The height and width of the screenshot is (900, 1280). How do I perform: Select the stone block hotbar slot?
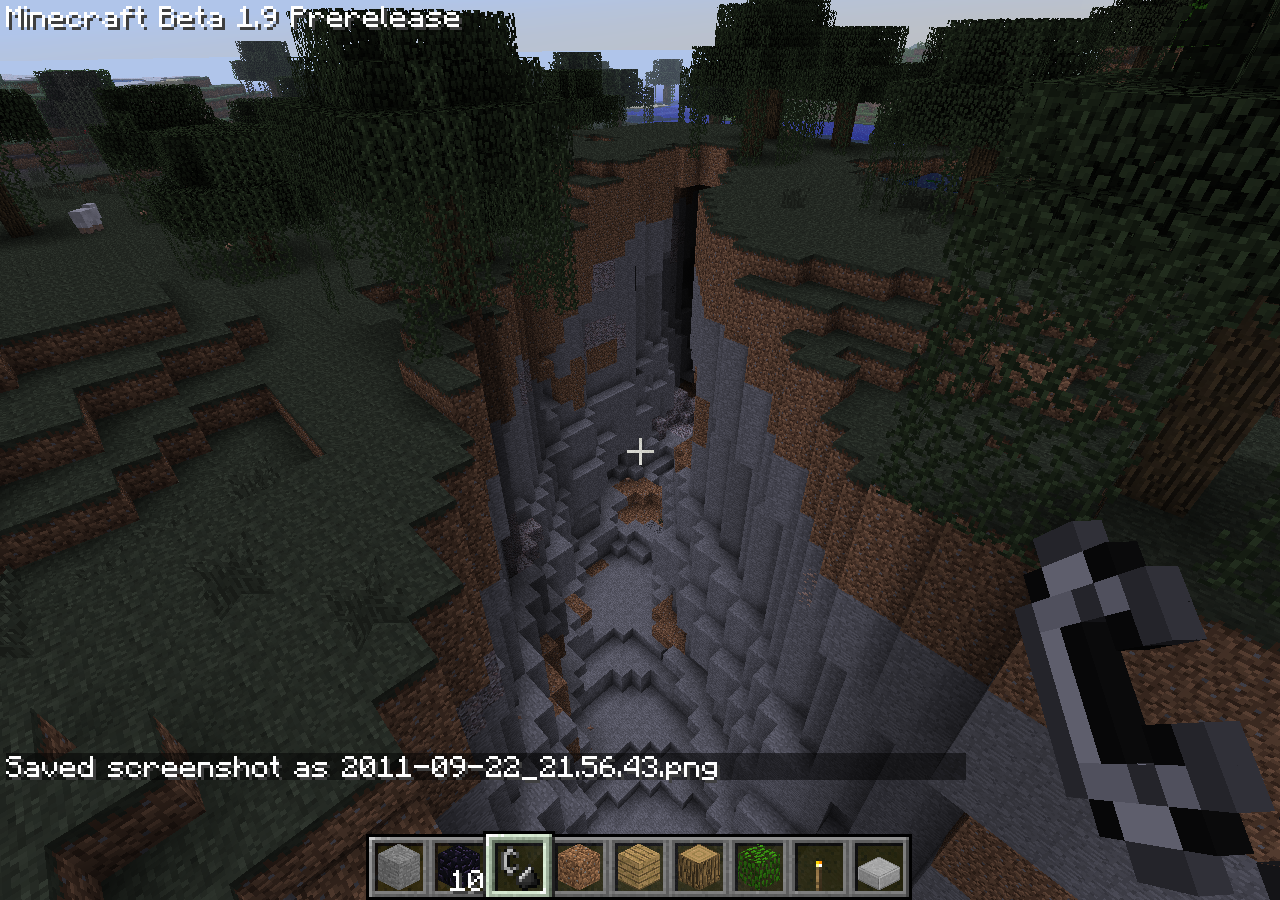coord(399,866)
